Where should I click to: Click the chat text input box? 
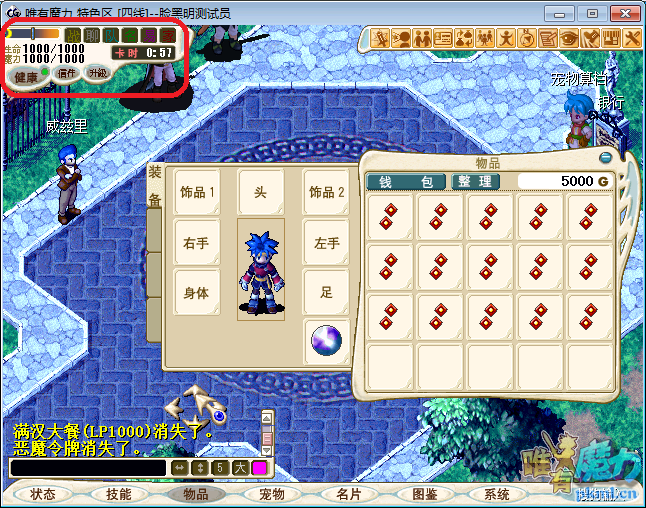coord(88,467)
